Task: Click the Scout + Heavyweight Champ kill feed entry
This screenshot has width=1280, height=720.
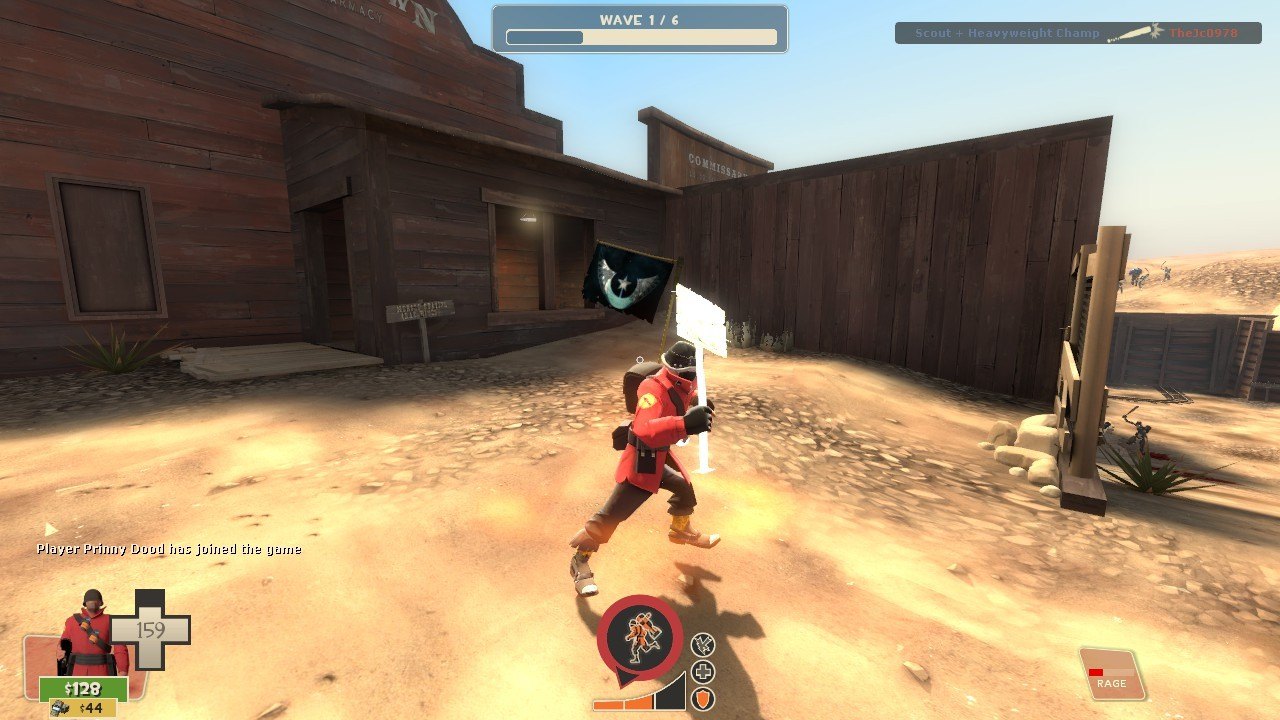Action: tap(1077, 33)
